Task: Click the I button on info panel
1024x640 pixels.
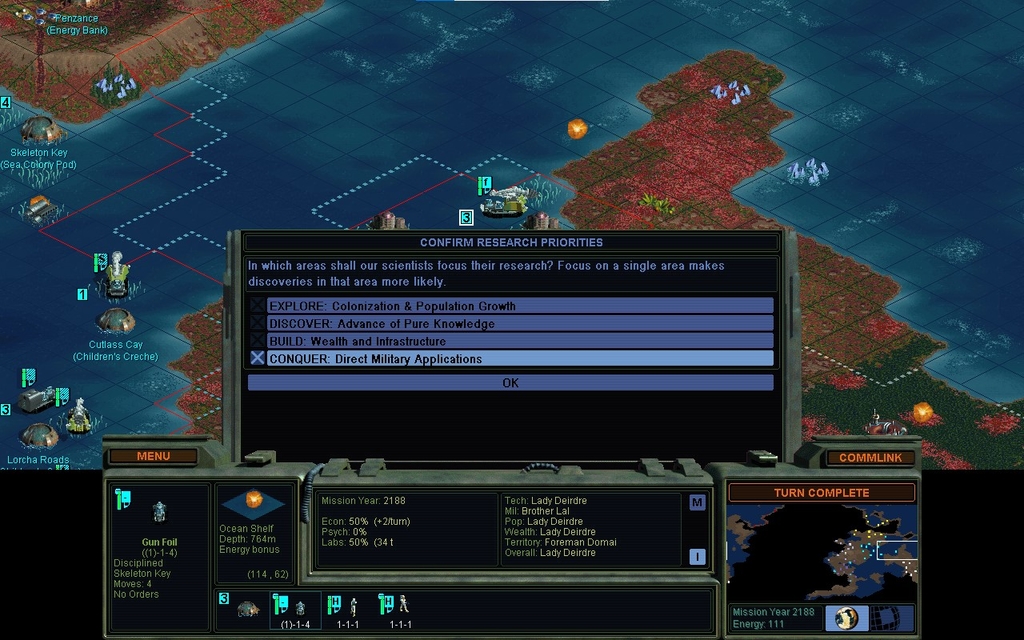Action: (697, 557)
